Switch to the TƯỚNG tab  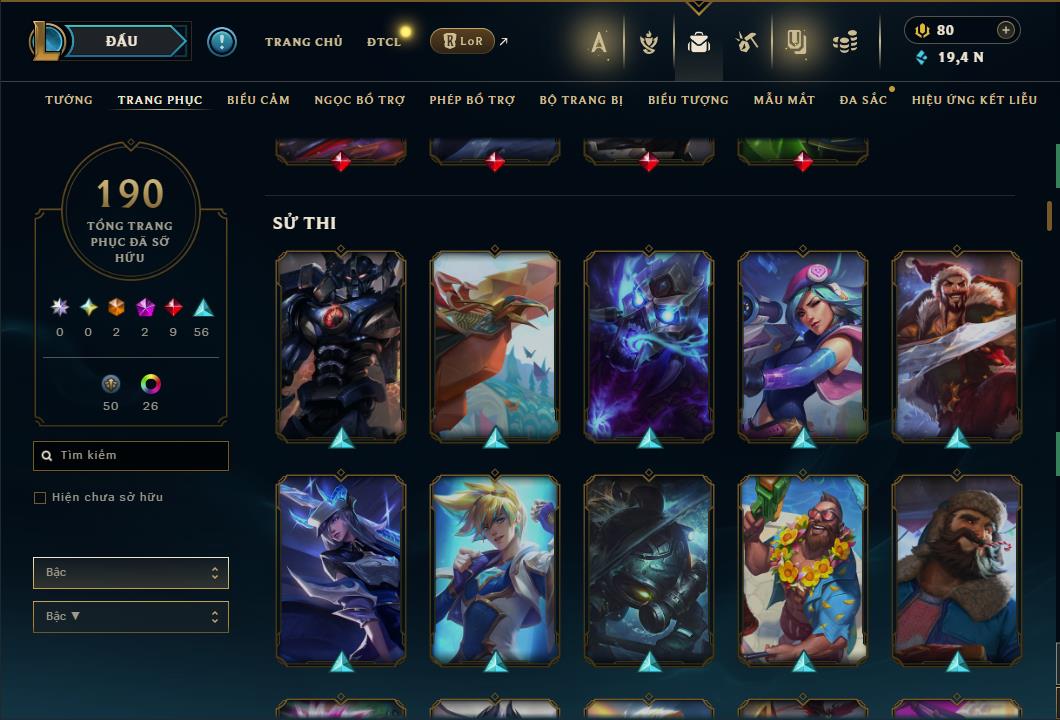[x=69, y=100]
